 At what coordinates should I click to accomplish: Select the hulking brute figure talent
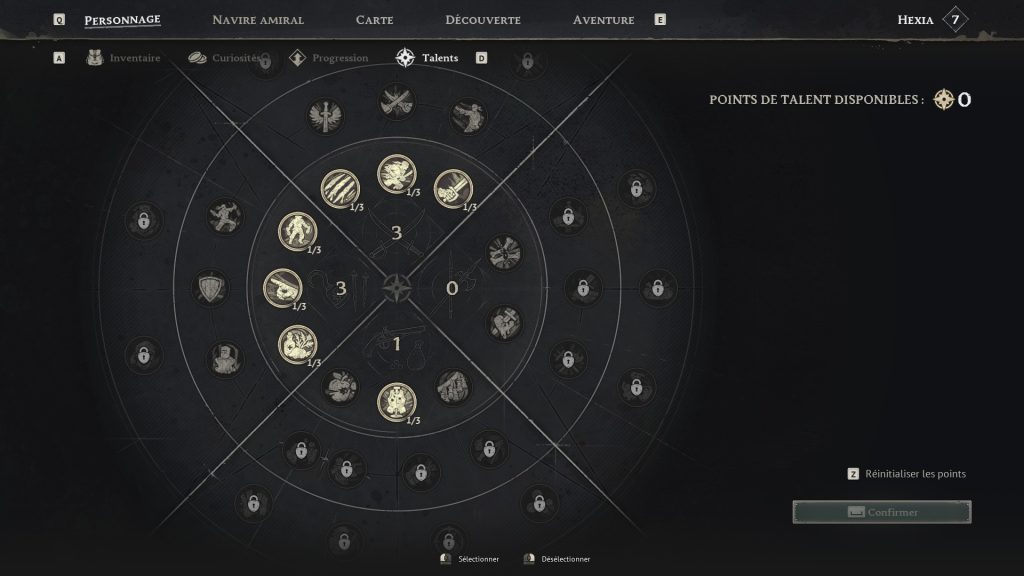coord(296,230)
